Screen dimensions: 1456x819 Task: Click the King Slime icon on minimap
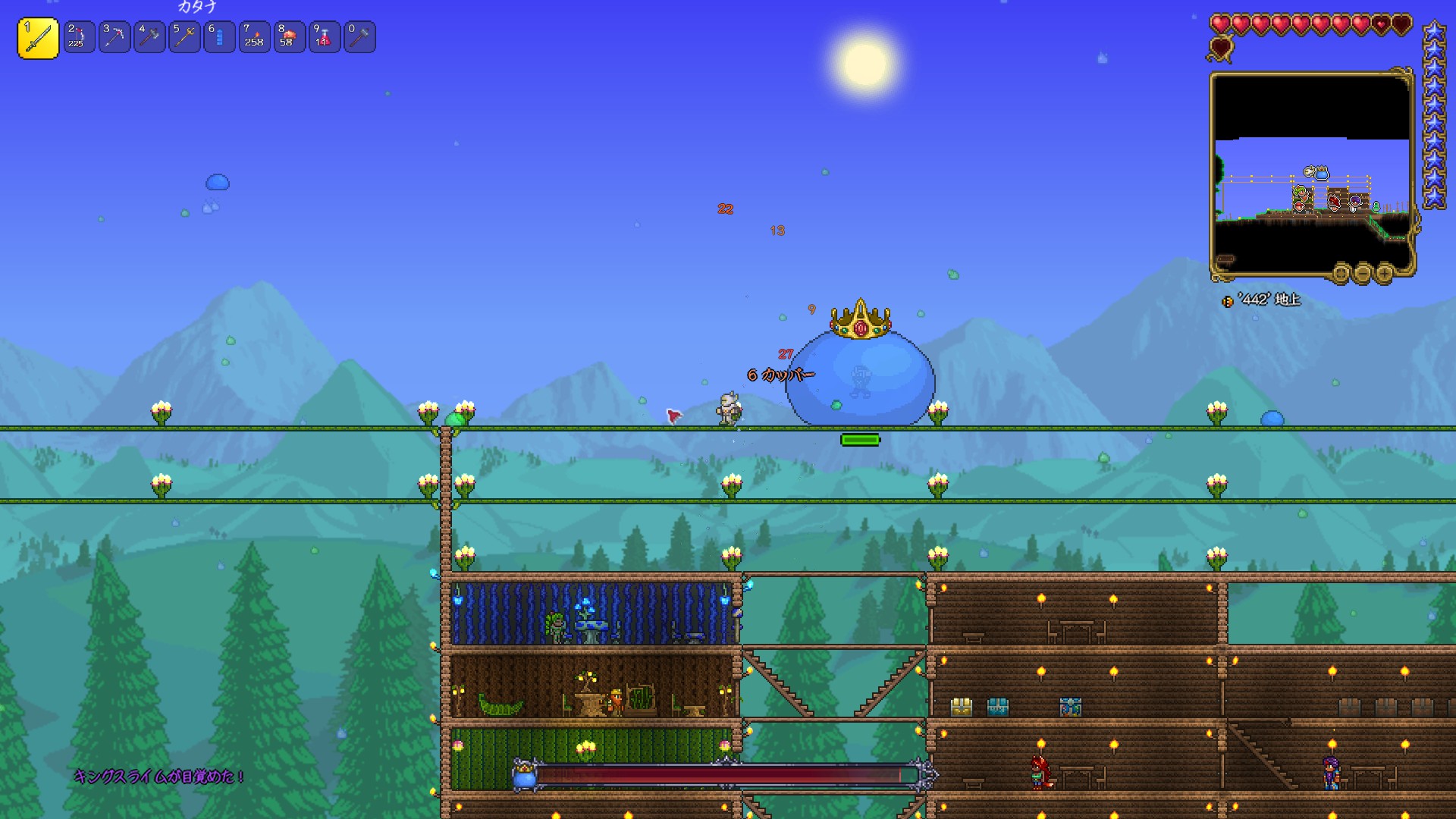click(x=1322, y=174)
